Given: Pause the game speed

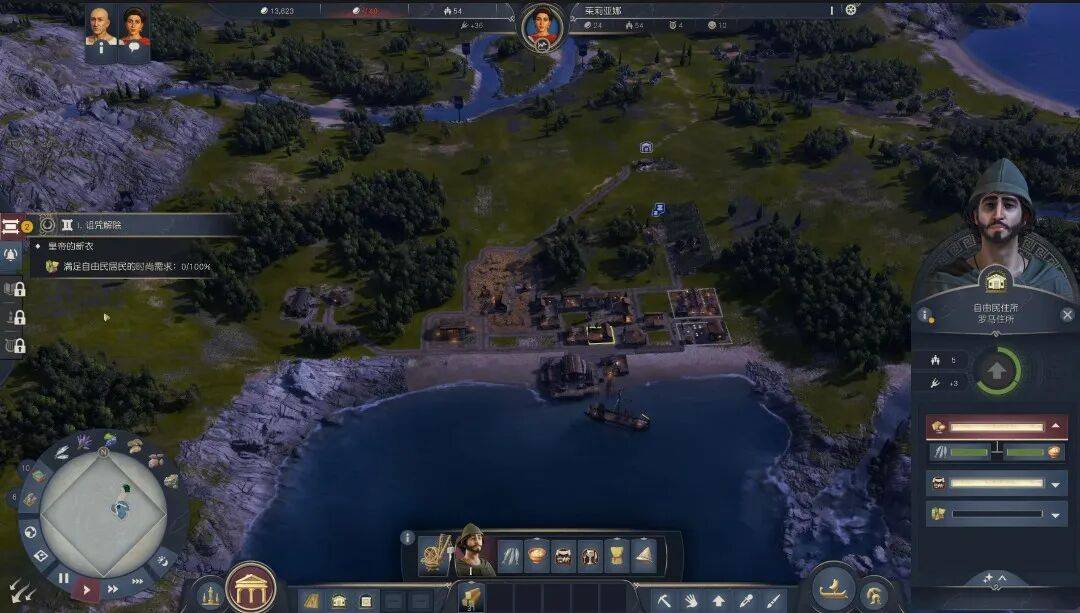Looking at the screenshot, I should 64,578.
